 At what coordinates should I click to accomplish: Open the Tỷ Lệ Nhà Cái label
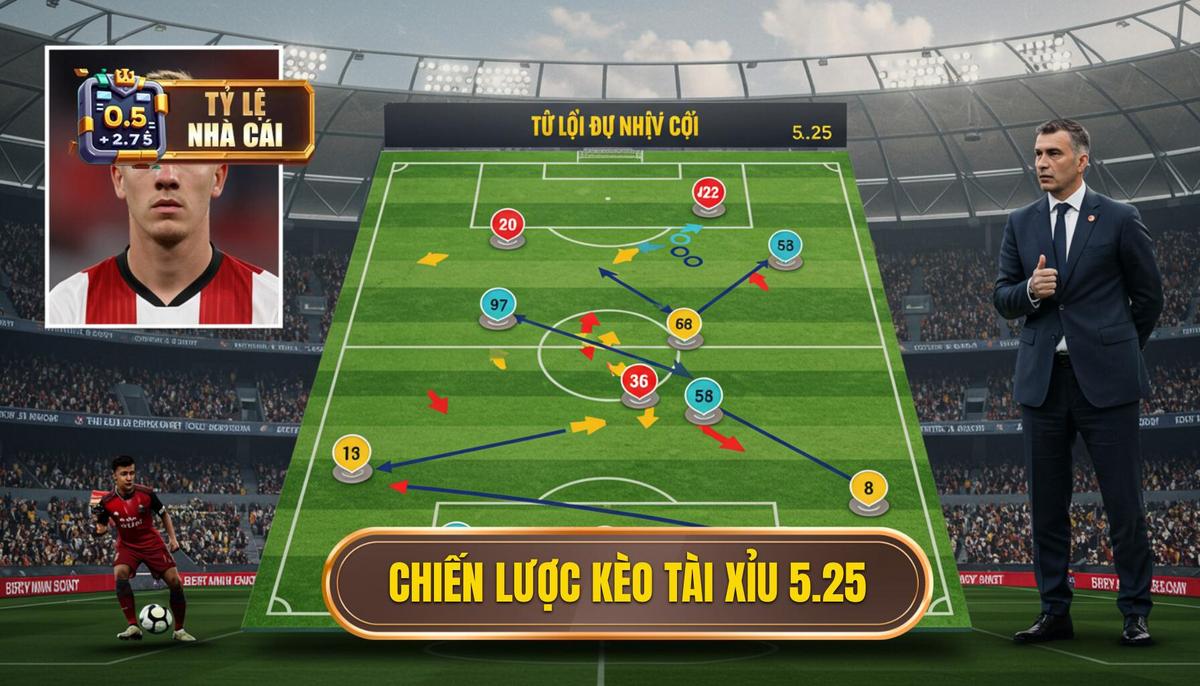click(234, 120)
